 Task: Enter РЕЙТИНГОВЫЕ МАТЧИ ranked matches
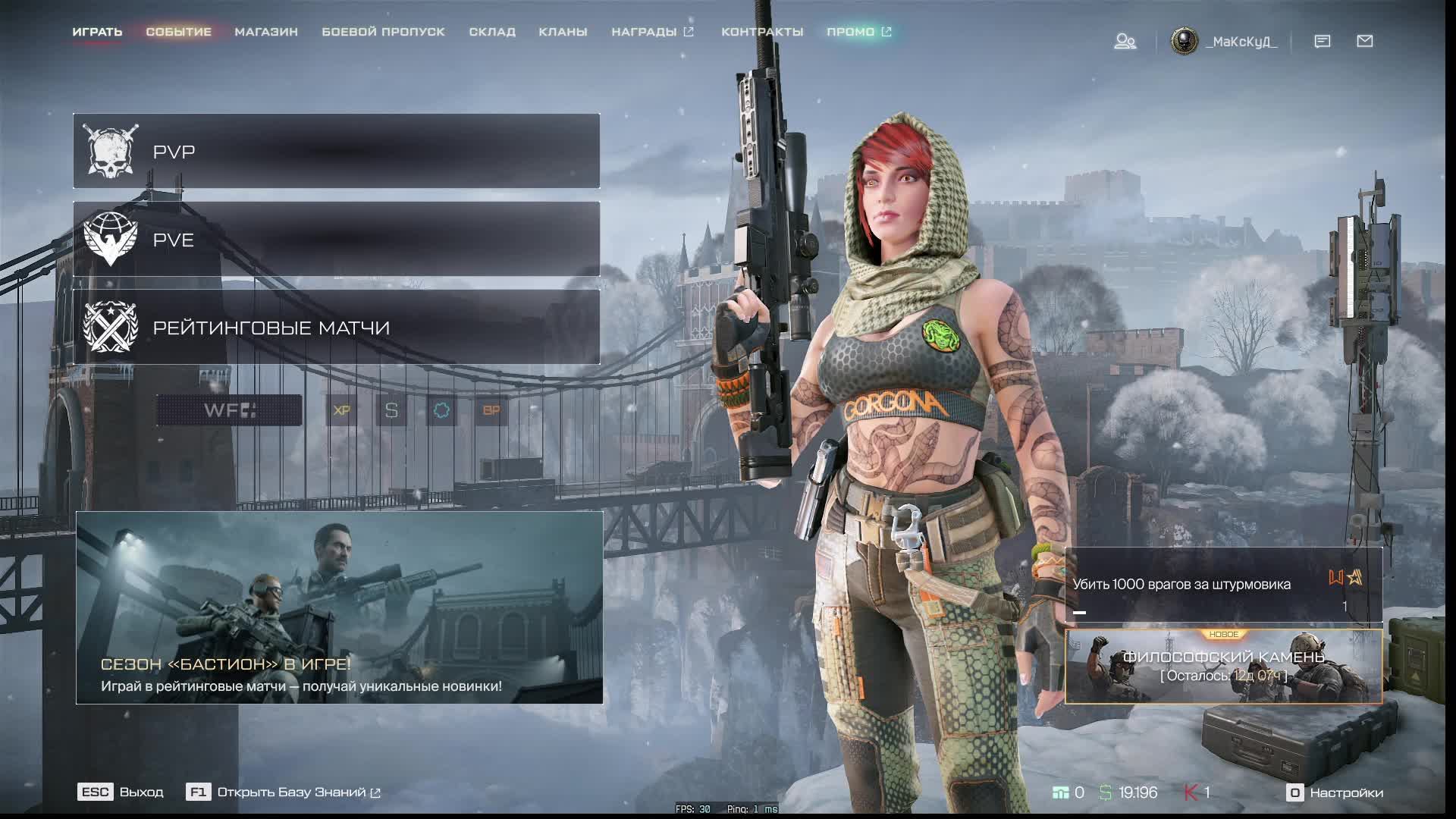[336, 327]
